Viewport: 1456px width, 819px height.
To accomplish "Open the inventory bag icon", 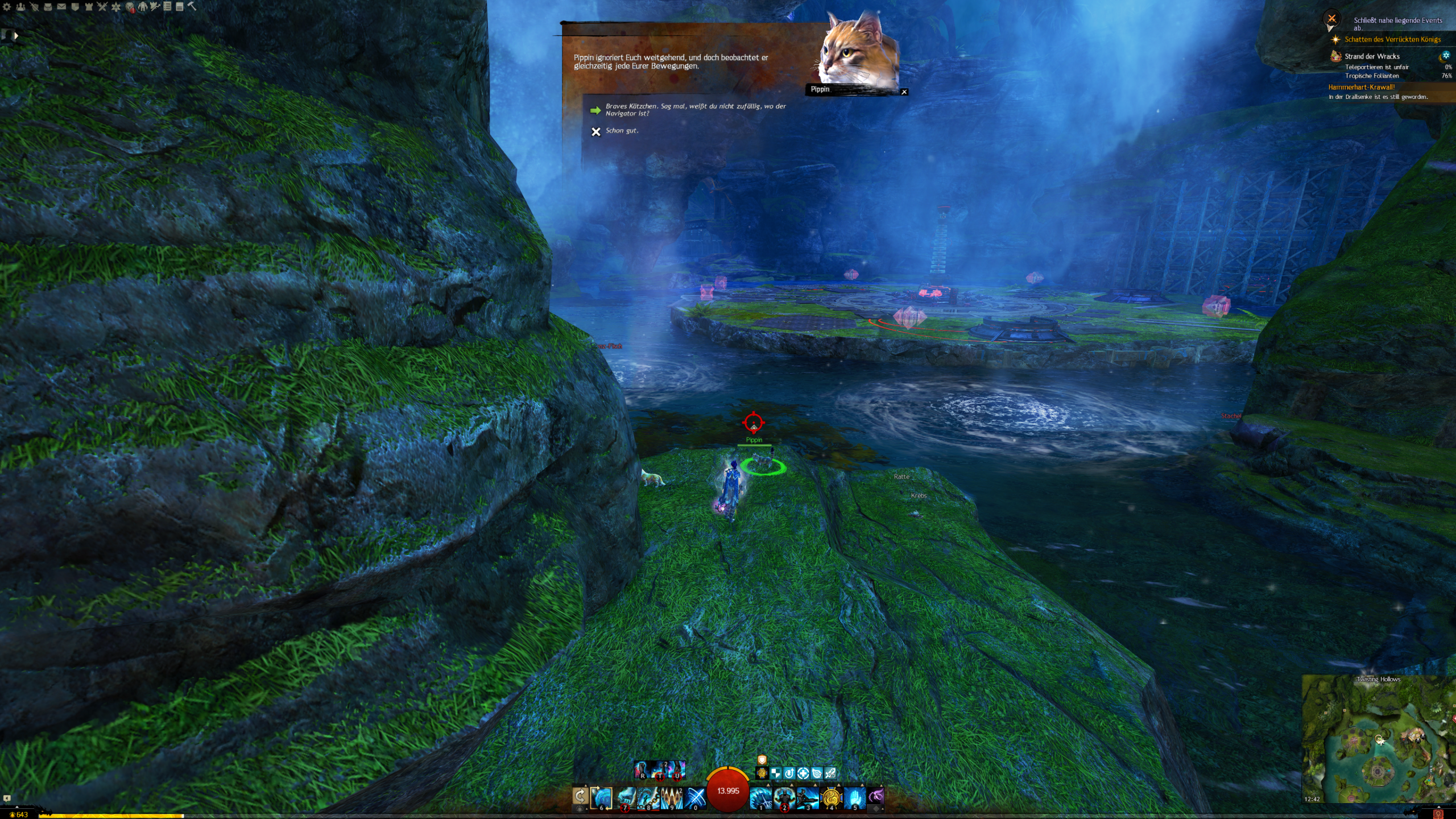I will 48,7.
